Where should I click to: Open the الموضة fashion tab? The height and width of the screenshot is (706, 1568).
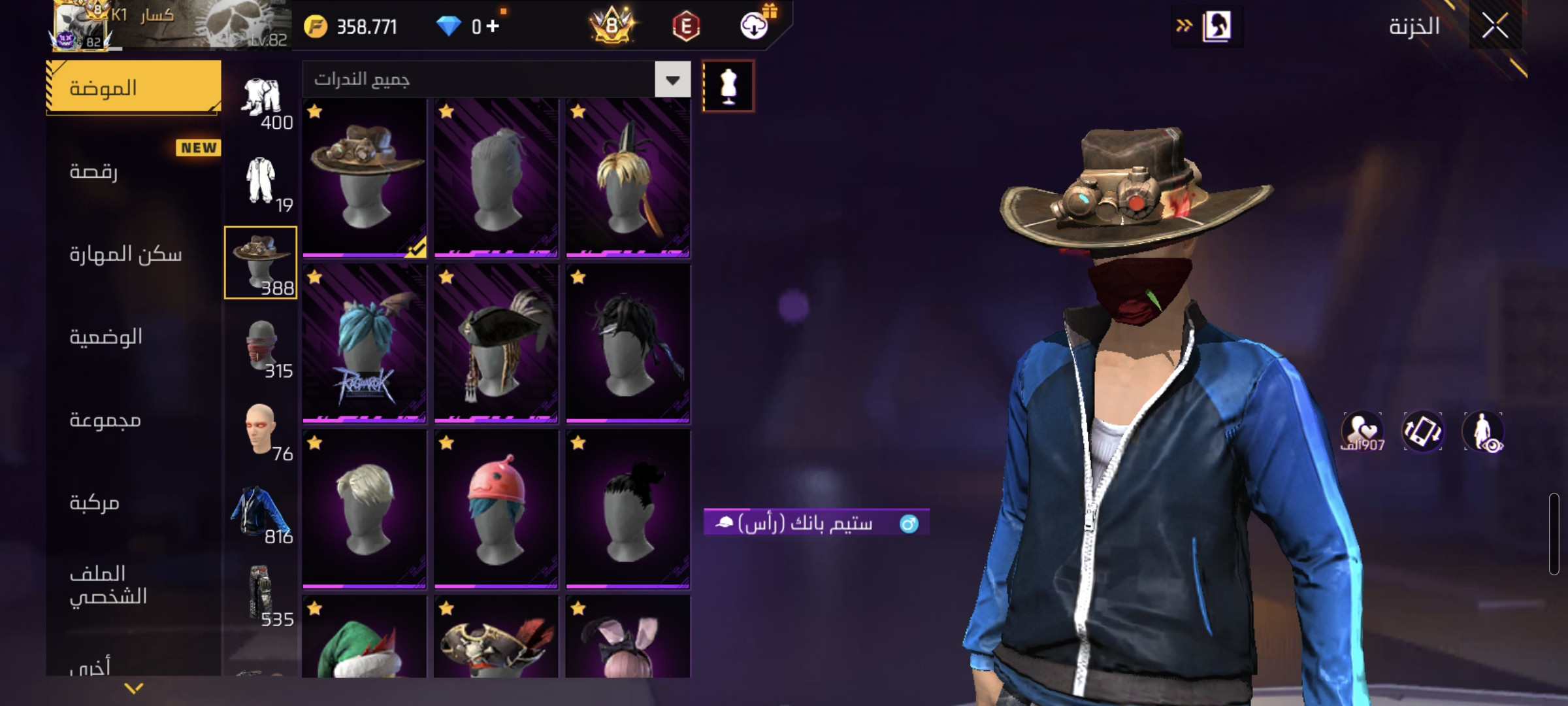click(134, 88)
